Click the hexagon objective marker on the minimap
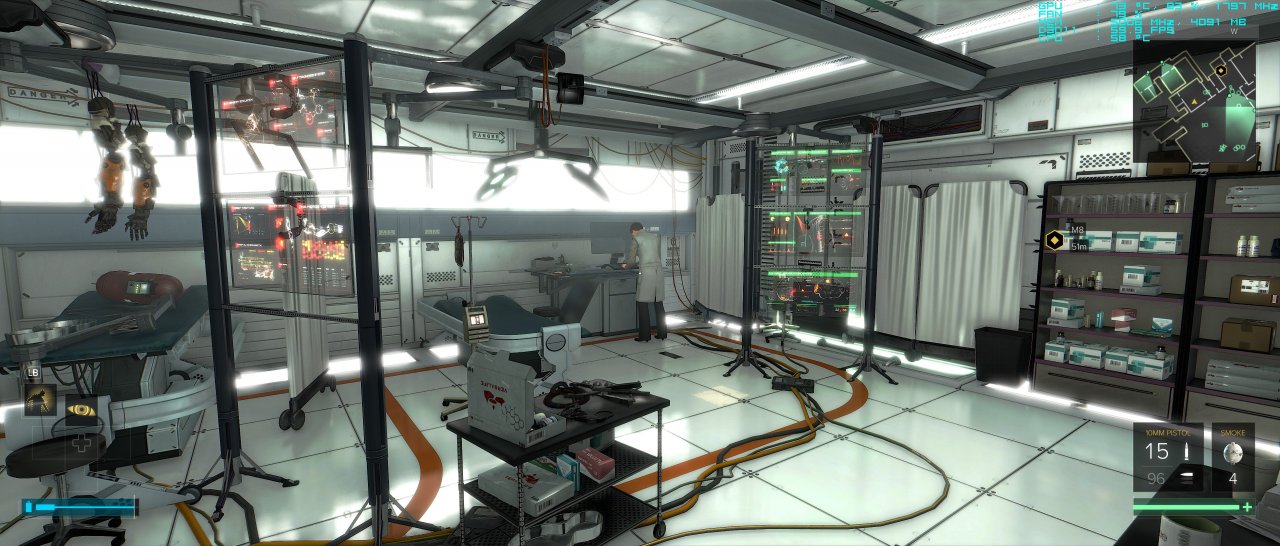Image resolution: width=1280 pixels, height=546 pixels. click(x=1221, y=70)
